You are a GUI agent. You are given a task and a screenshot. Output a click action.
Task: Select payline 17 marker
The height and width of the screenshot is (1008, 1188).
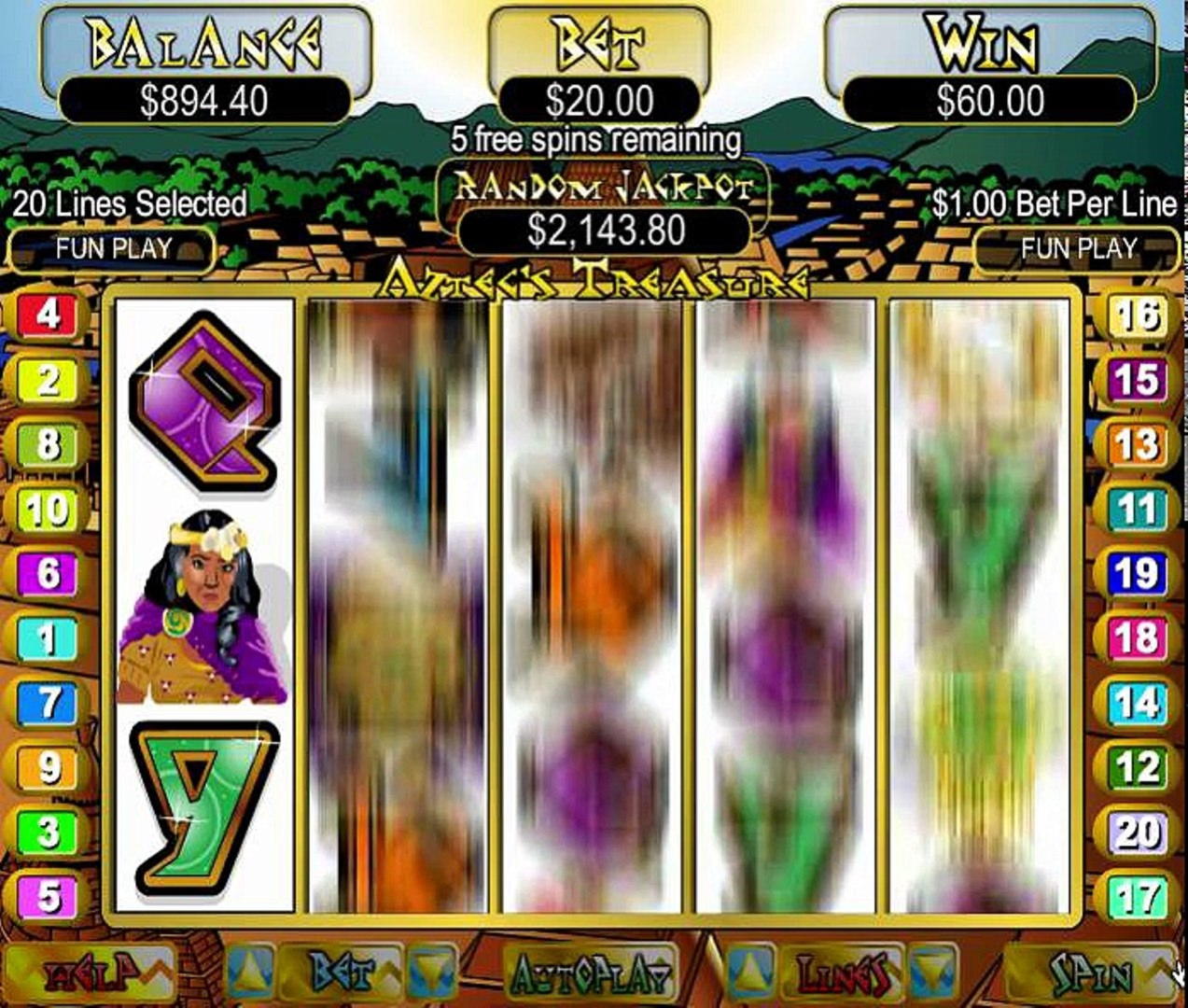click(1138, 898)
